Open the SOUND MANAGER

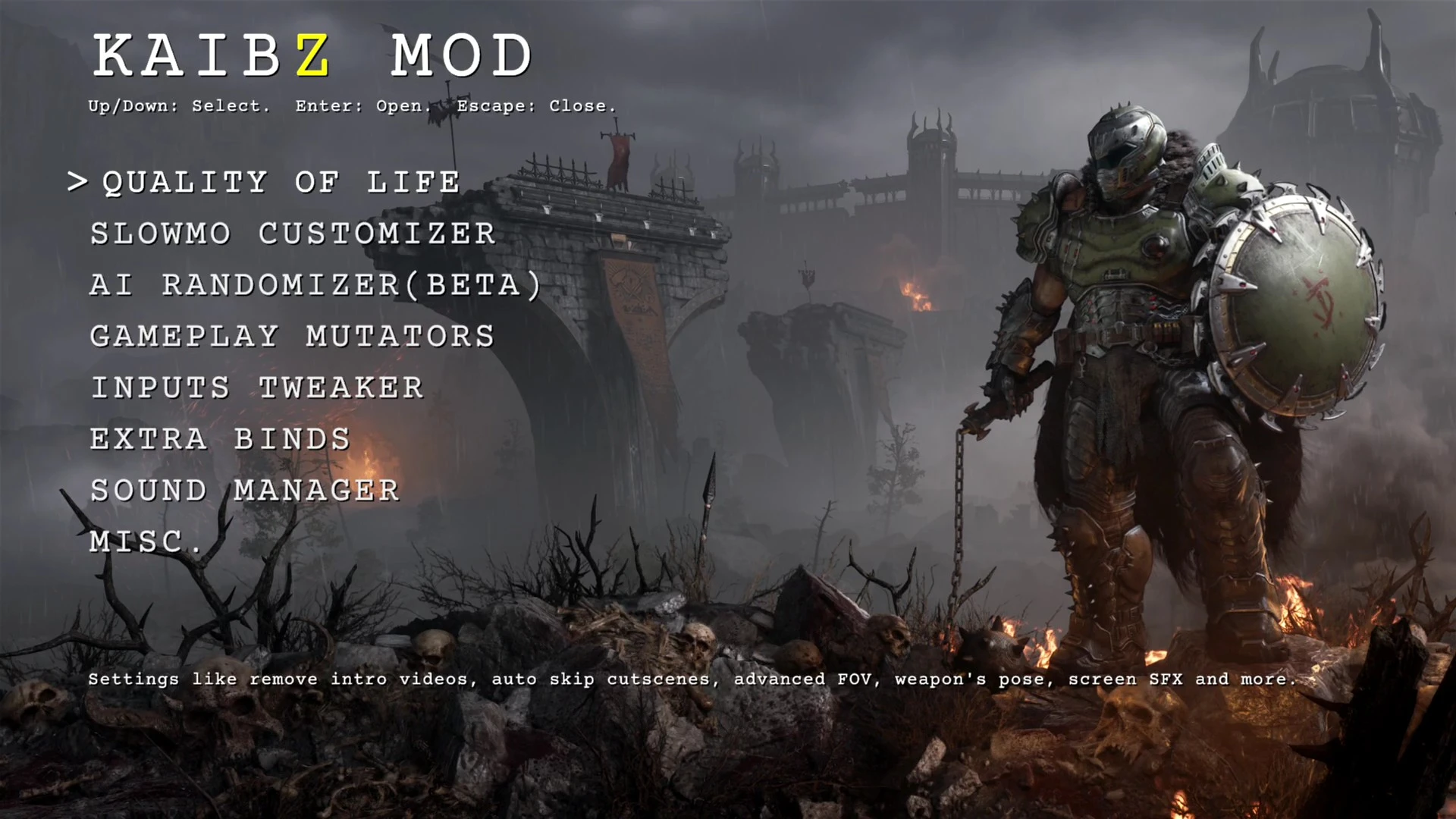(x=244, y=491)
